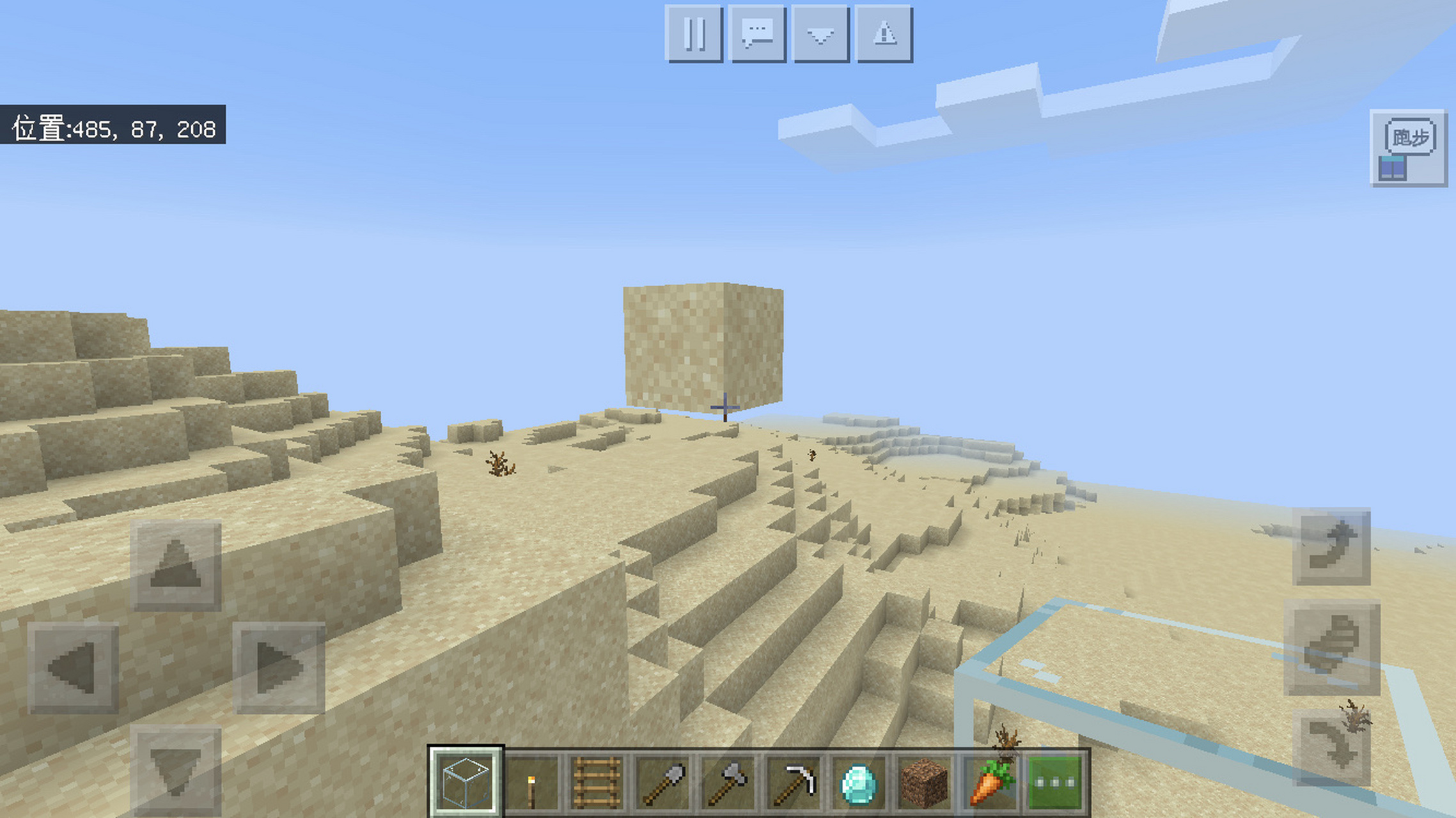Image resolution: width=1456 pixels, height=818 pixels.
Task: Strafe right with the right arrow pad
Action: (x=279, y=668)
